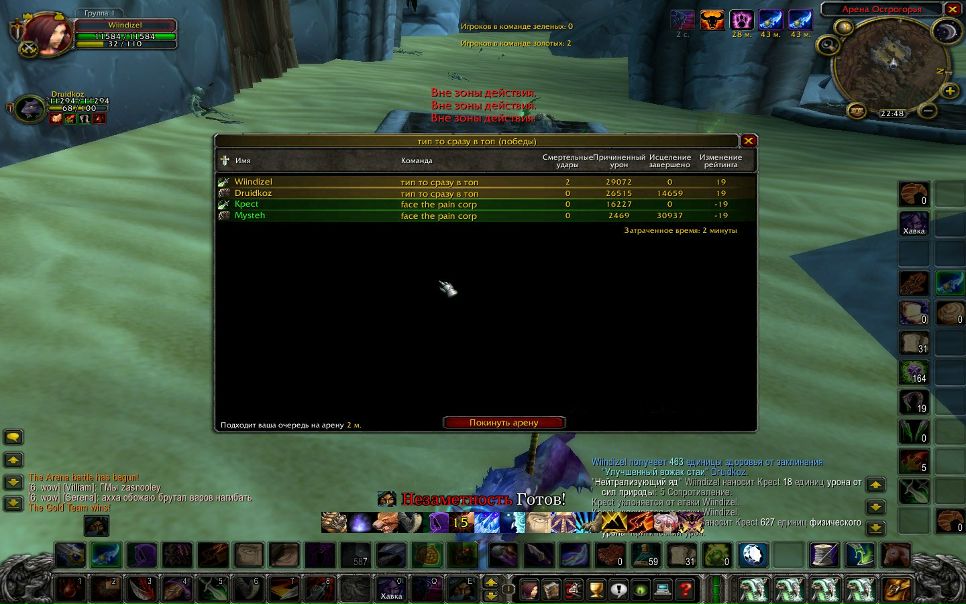Click the orange bull head buff icon
The image size is (966, 604).
tap(712, 19)
